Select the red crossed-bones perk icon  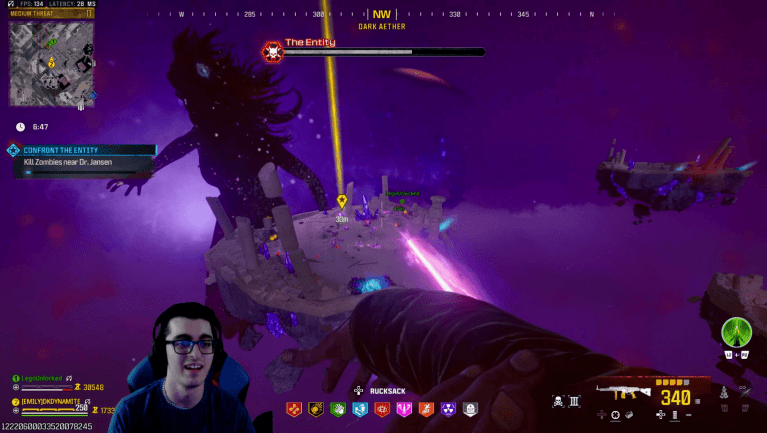pos(294,409)
